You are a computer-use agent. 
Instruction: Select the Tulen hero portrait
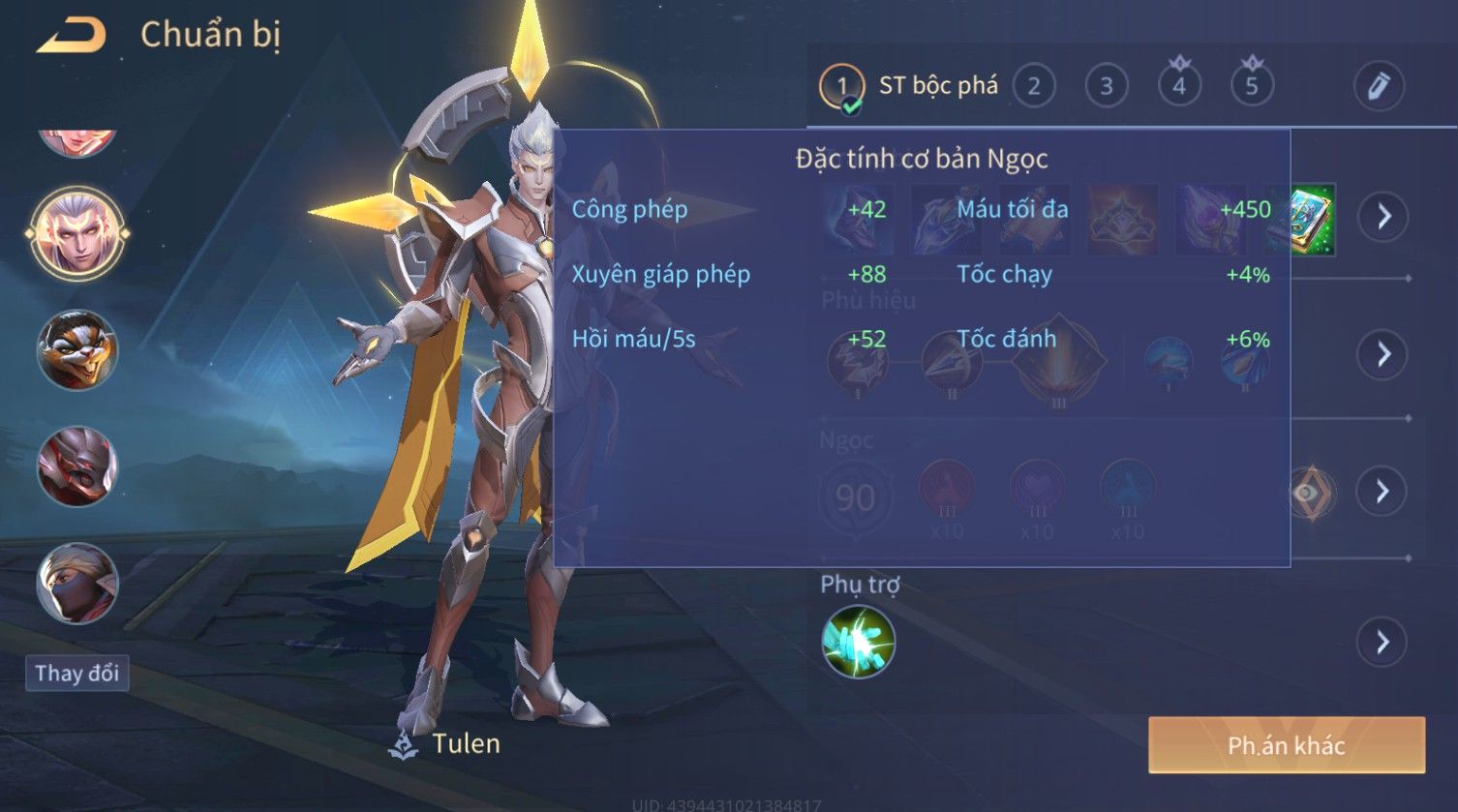(76, 233)
